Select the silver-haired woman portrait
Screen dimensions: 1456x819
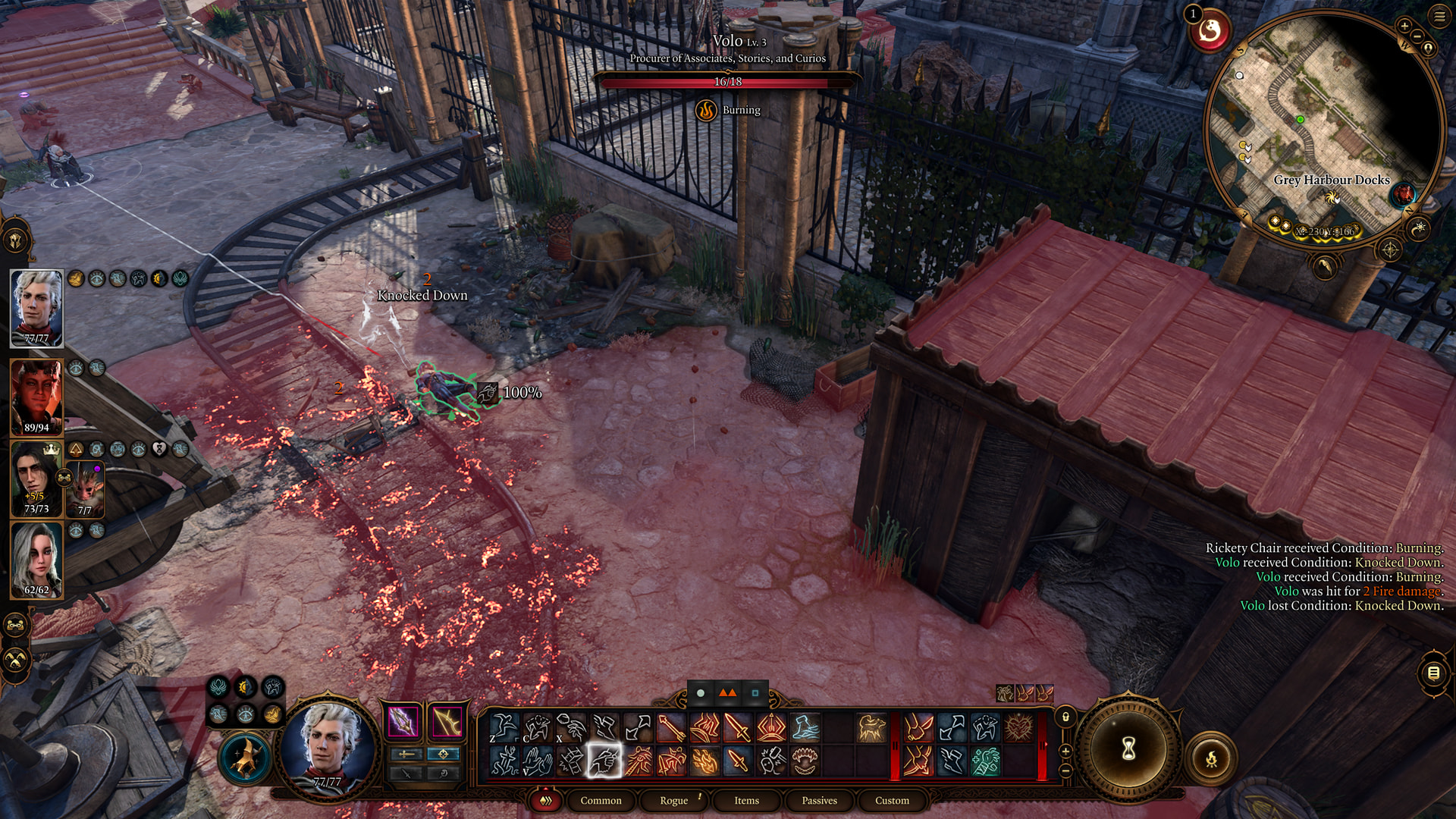point(36,559)
